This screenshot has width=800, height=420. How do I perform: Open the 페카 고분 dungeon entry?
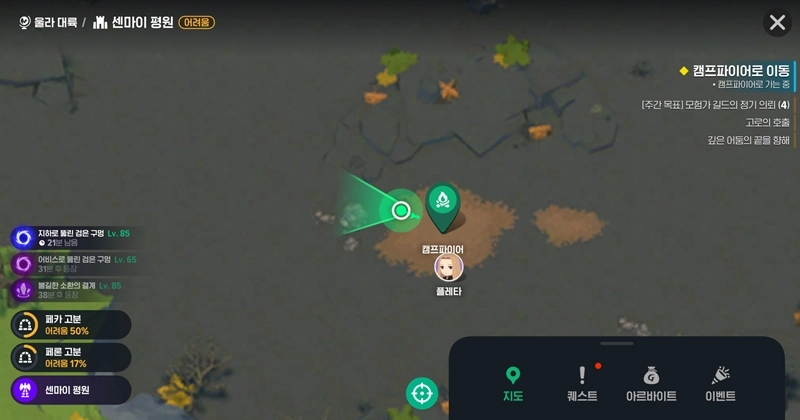click(70, 325)
